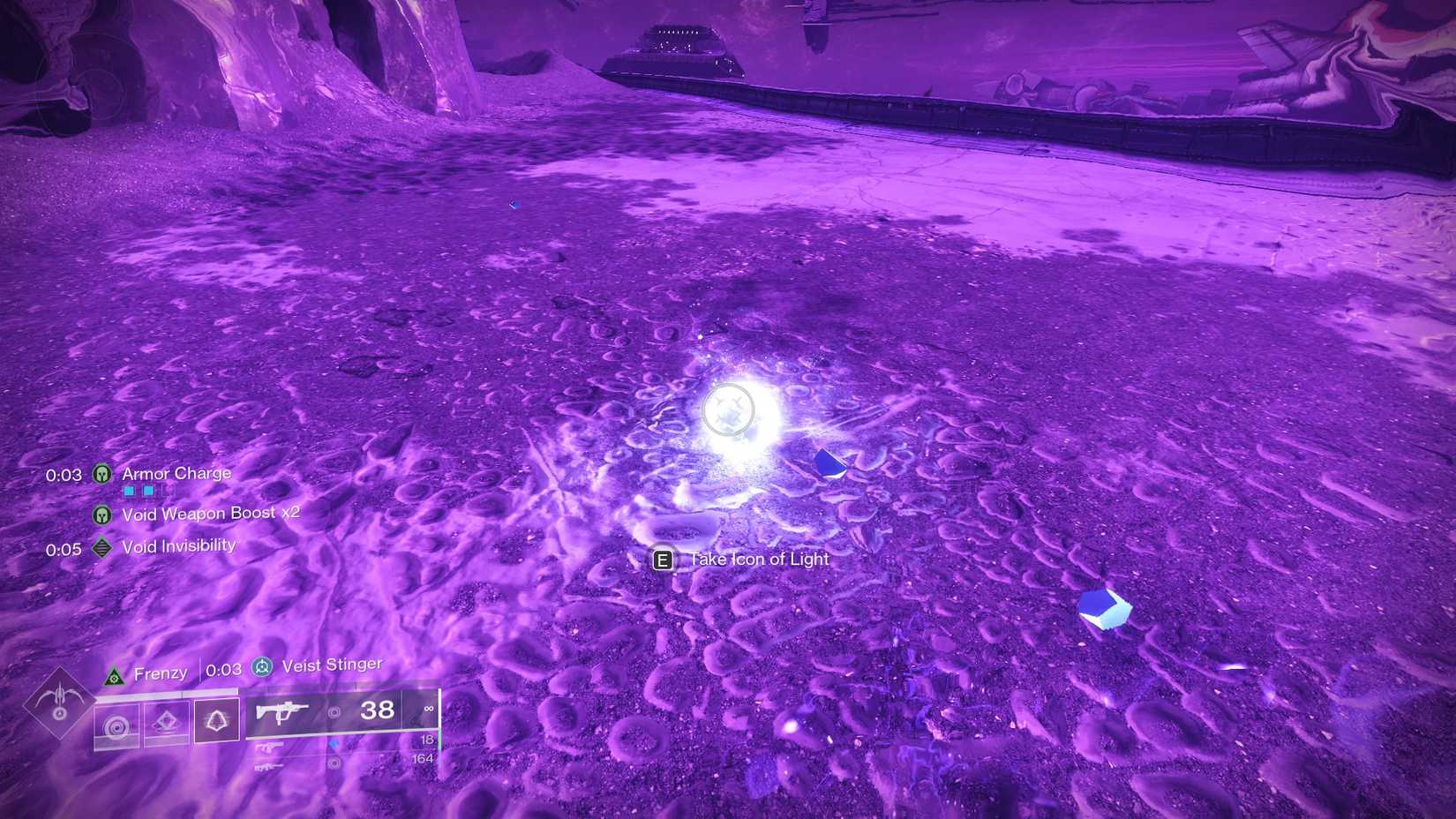The image size is (1456, 819).
Task: Select the equipped submachine gun icon
Action: click(x=282, y=712)
